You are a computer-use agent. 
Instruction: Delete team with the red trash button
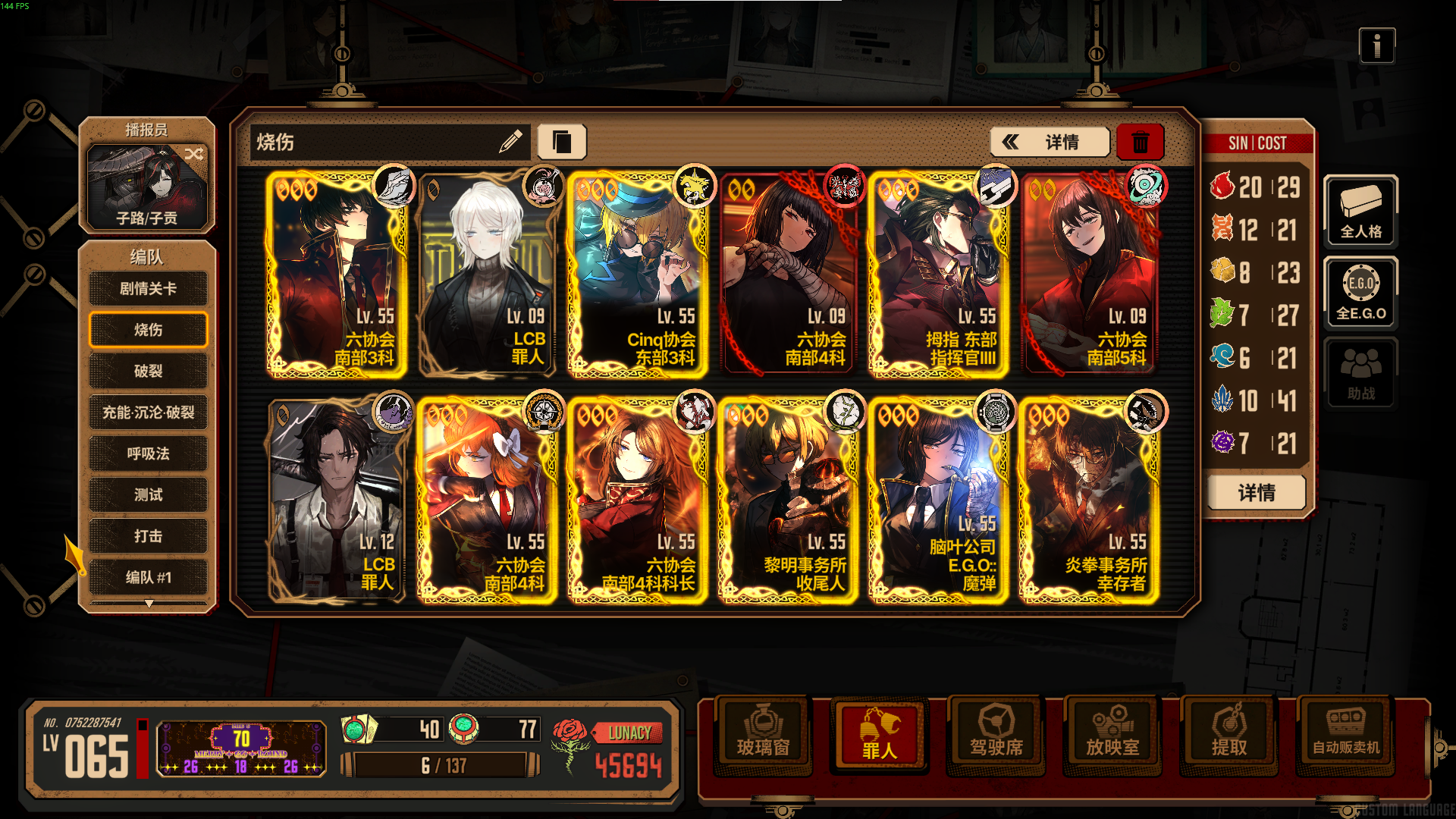pos(1140,142)
